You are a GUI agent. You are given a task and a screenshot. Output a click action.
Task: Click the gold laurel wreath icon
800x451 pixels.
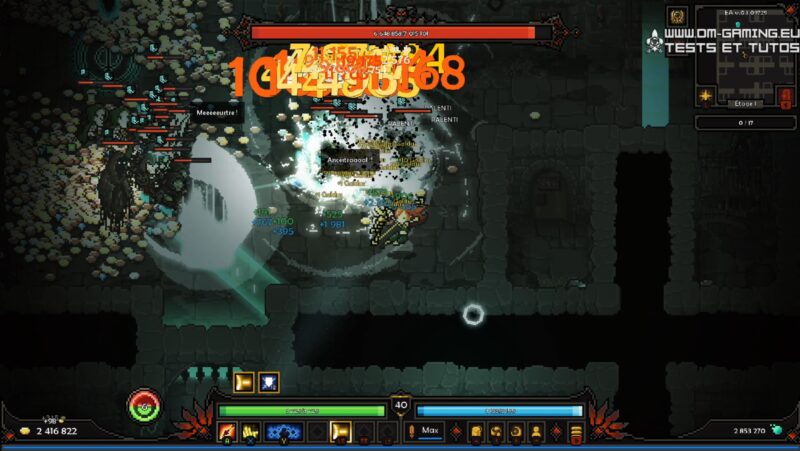click(678, 16)
